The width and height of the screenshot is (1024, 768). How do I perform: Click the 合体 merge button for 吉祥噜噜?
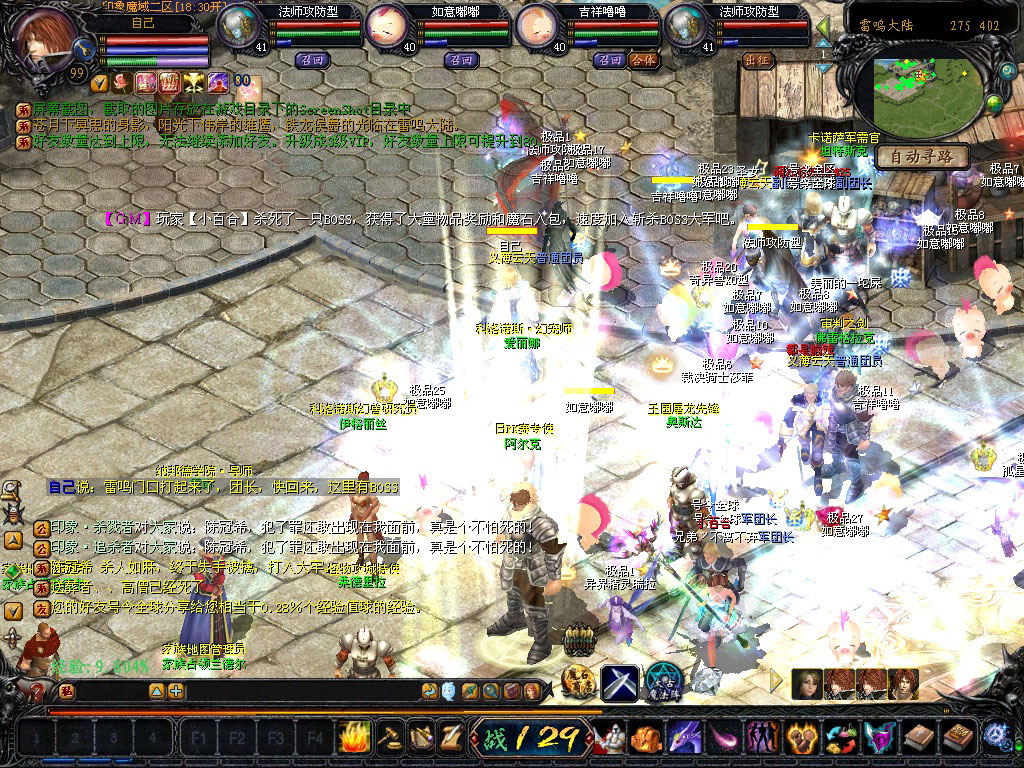point(644,60)
